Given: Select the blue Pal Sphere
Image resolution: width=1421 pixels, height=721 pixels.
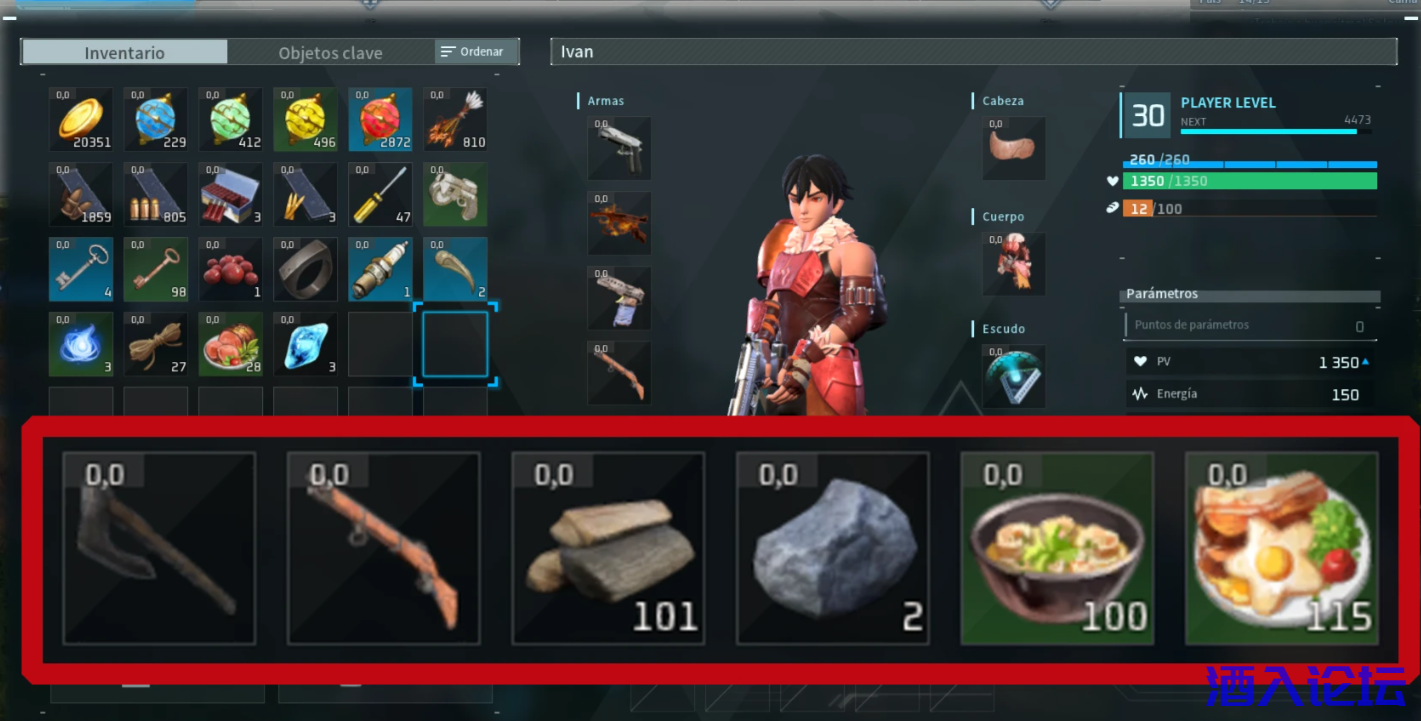Looking at the screenshot, I should (x=155, y=119).
